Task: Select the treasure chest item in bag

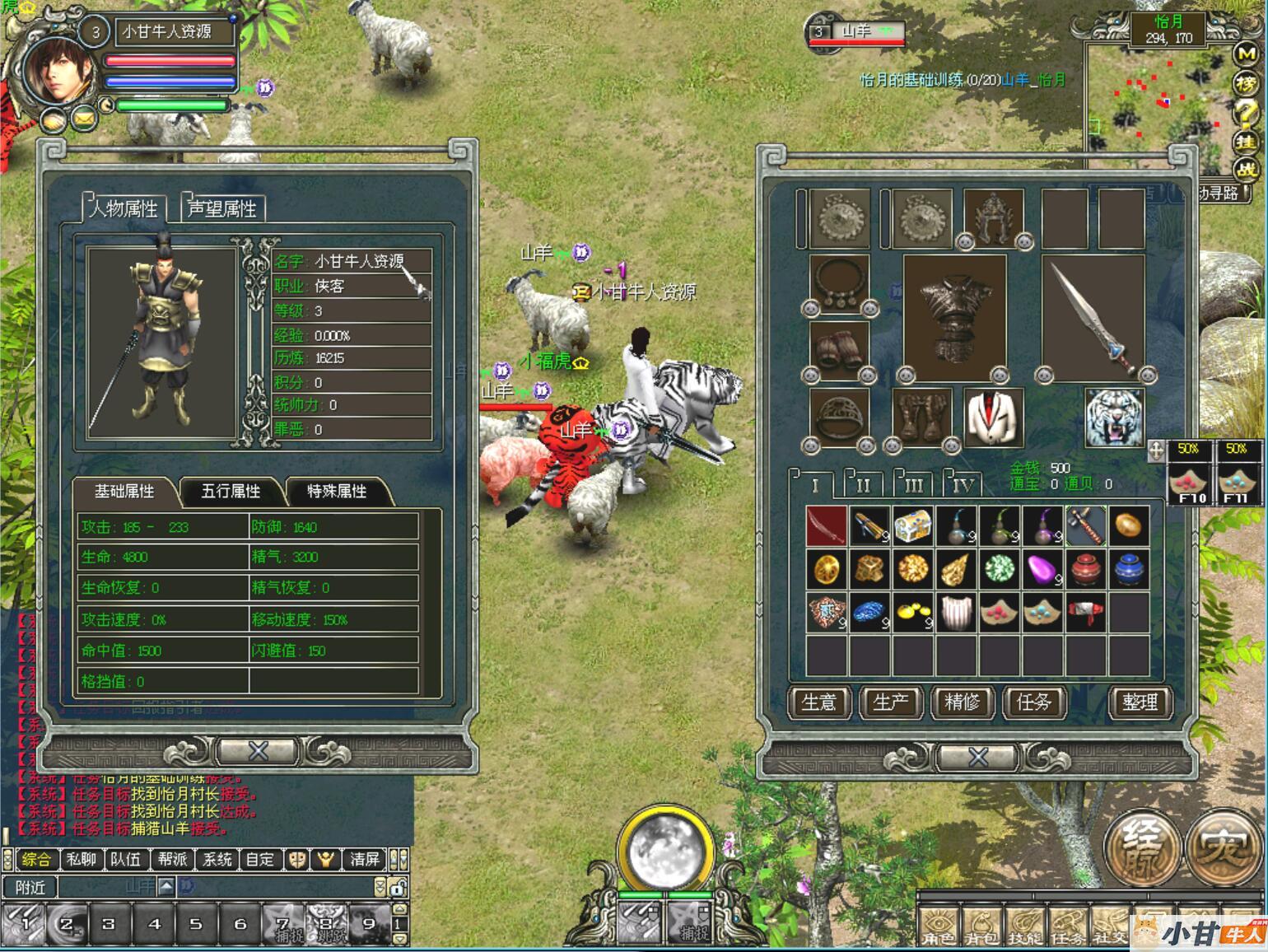Action: coord(912,525)
